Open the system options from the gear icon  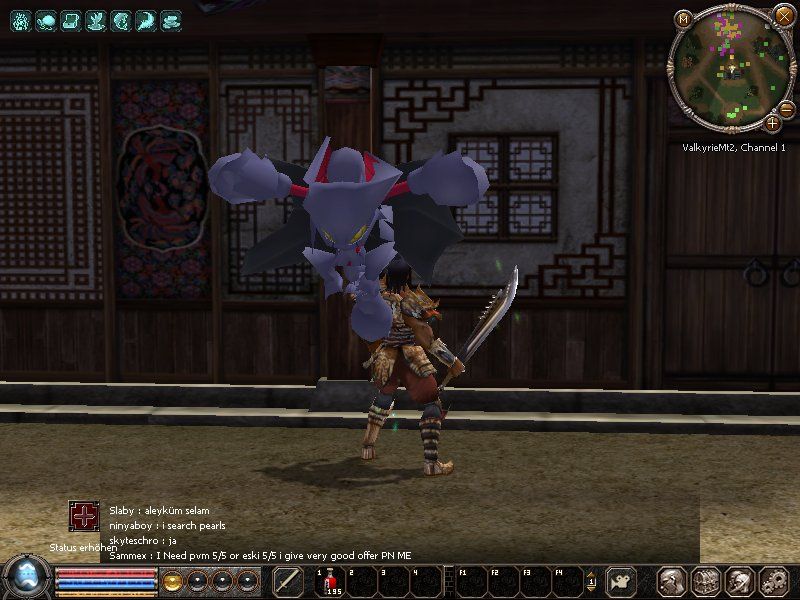coord(774,580)
